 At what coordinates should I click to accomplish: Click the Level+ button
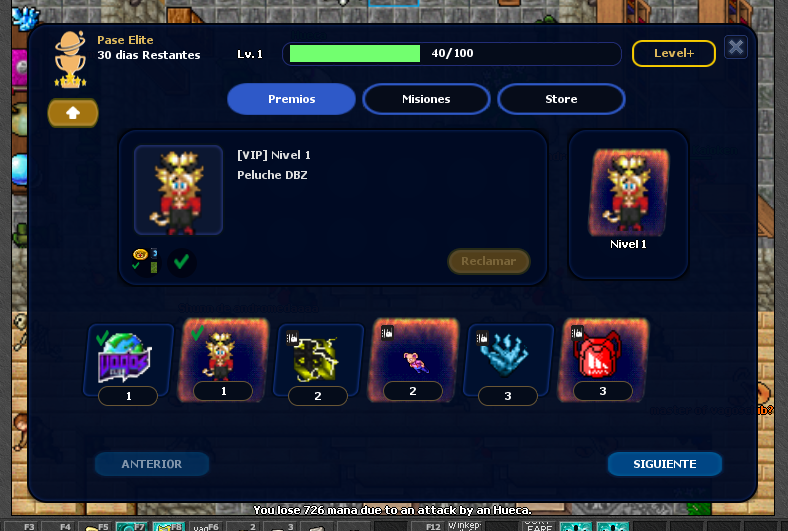pos(673,53)
